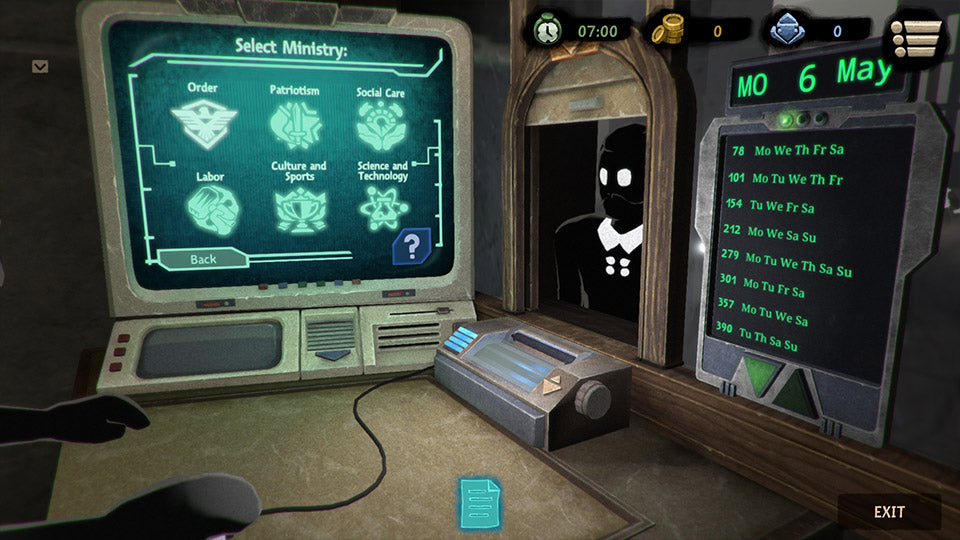This screenshot has width=960, height=540.
Task: Open the stacked-lines menu icon
Action: (918, 39)
